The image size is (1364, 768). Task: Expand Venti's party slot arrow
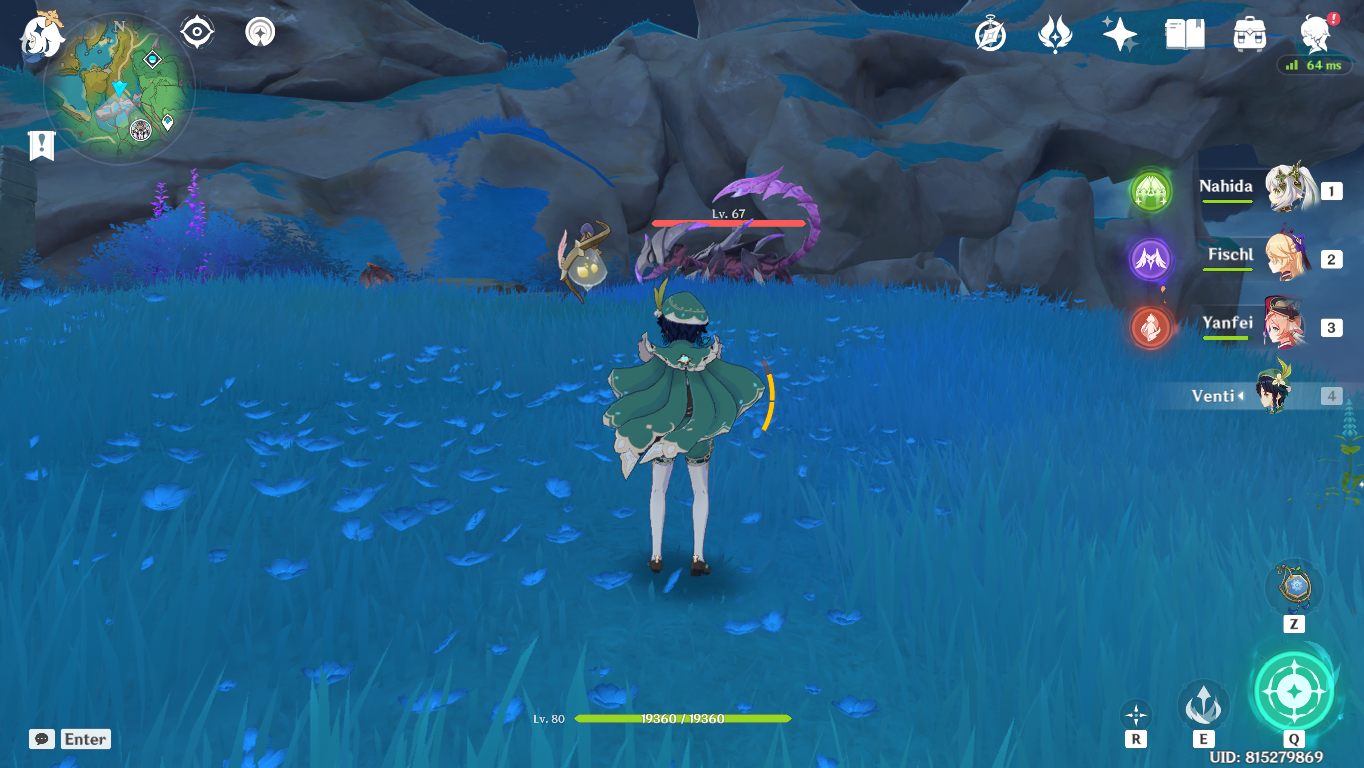click(x=1243, y=396)
